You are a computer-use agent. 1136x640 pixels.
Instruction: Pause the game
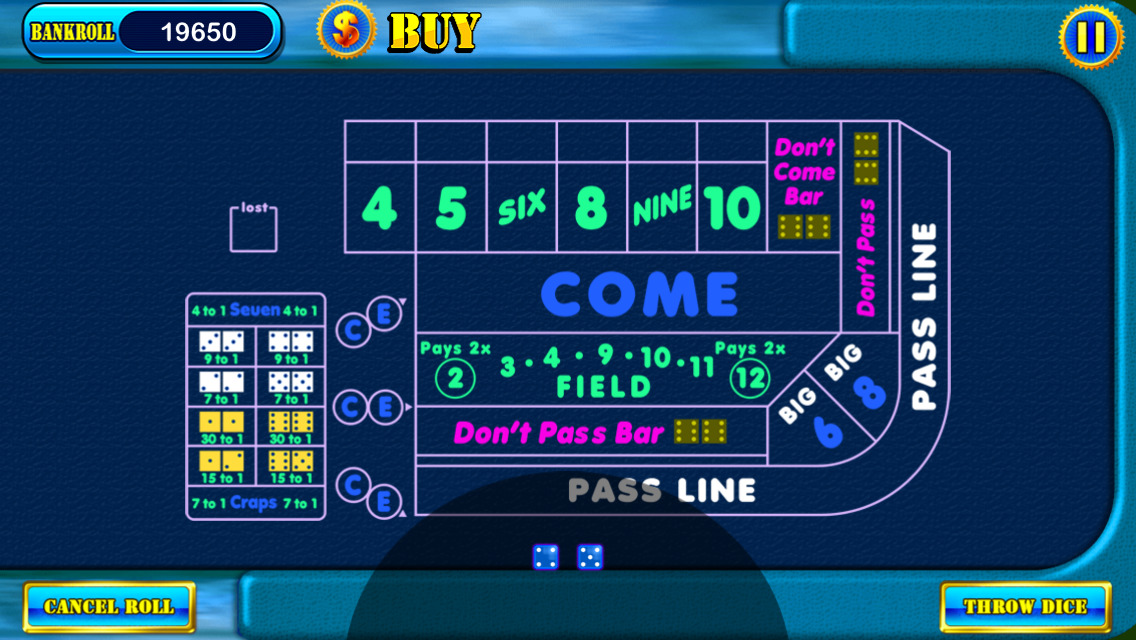click(x=1090, y=37)
